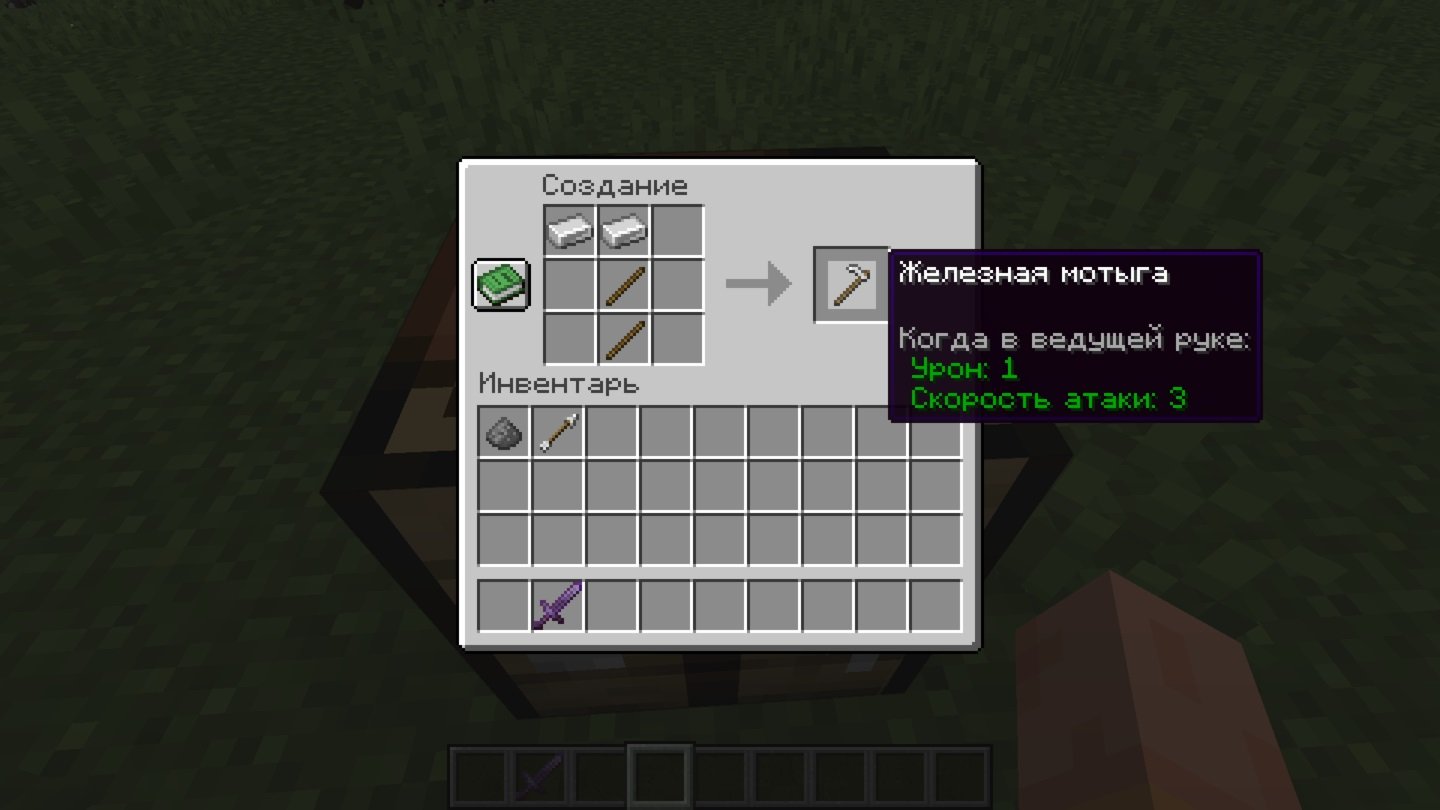This screenshot has height=810, width=1440.
Task: Take the crafted iron hoe from output slot
Action: pos(852,285)
